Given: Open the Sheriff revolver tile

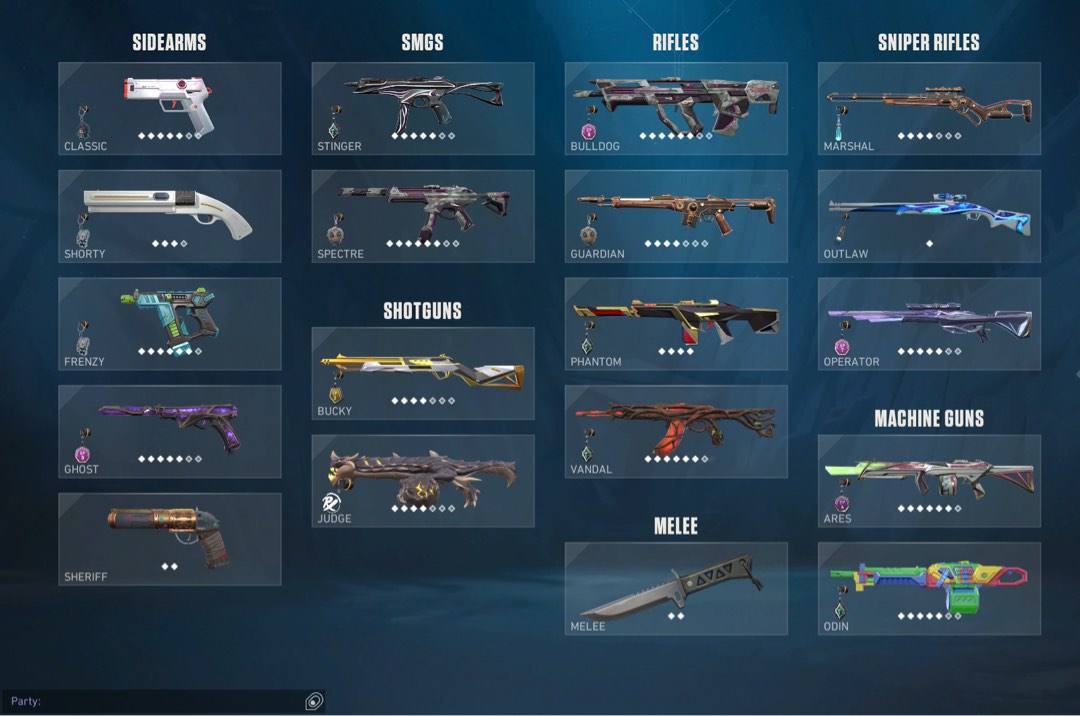Looking at the screenshot, I should pyautogui.click(x=169, y=539).
